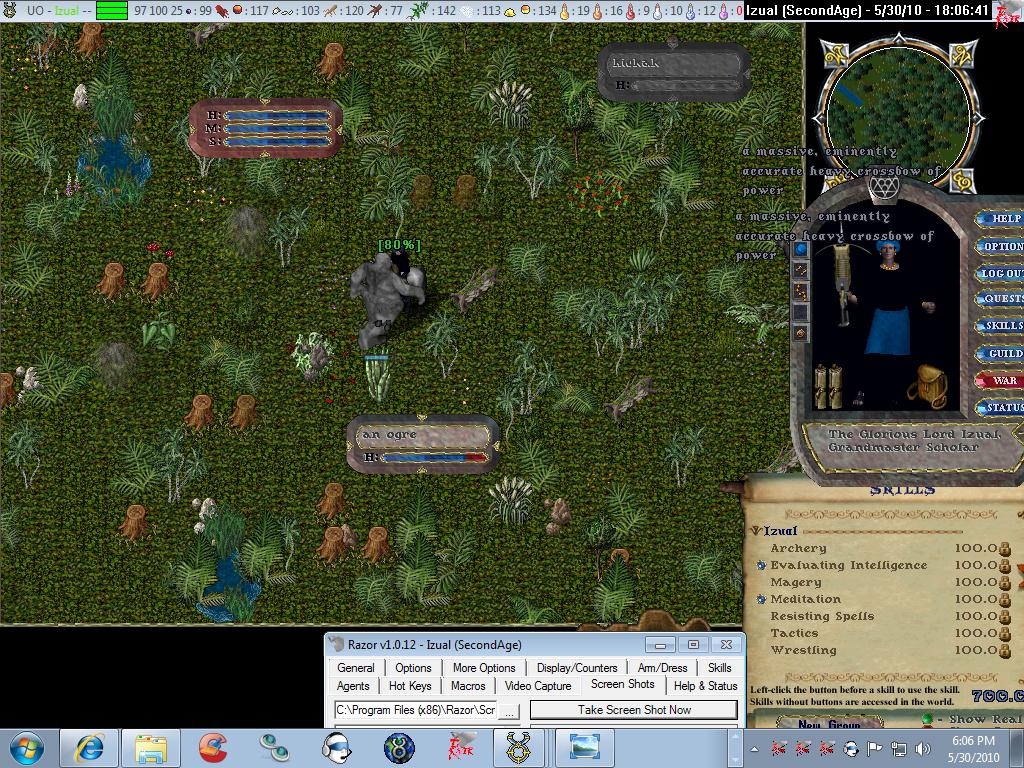Viewport: 1024px width, 768px height.
Task: Close the Razor window
Action: [x=727, y=645]
